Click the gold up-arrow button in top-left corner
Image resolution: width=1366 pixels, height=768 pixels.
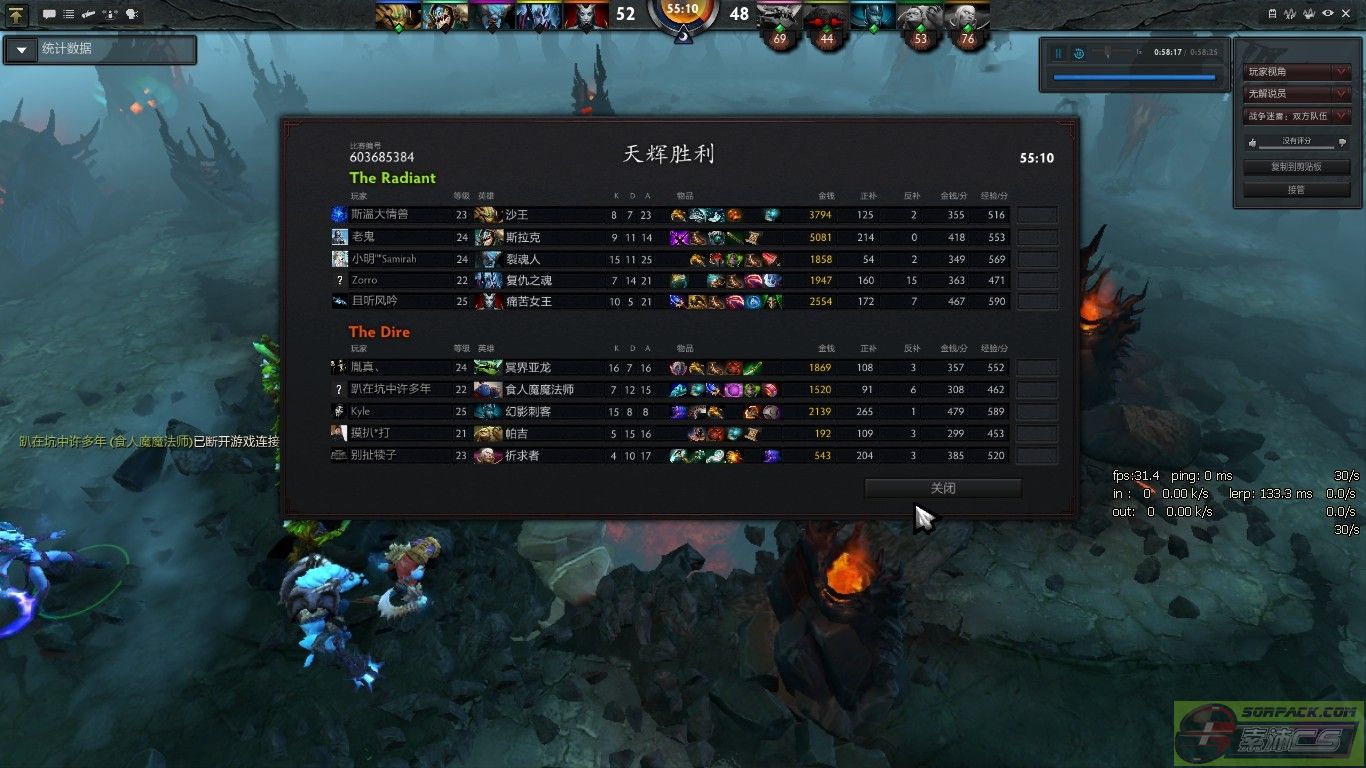click(x=17, y=15)
